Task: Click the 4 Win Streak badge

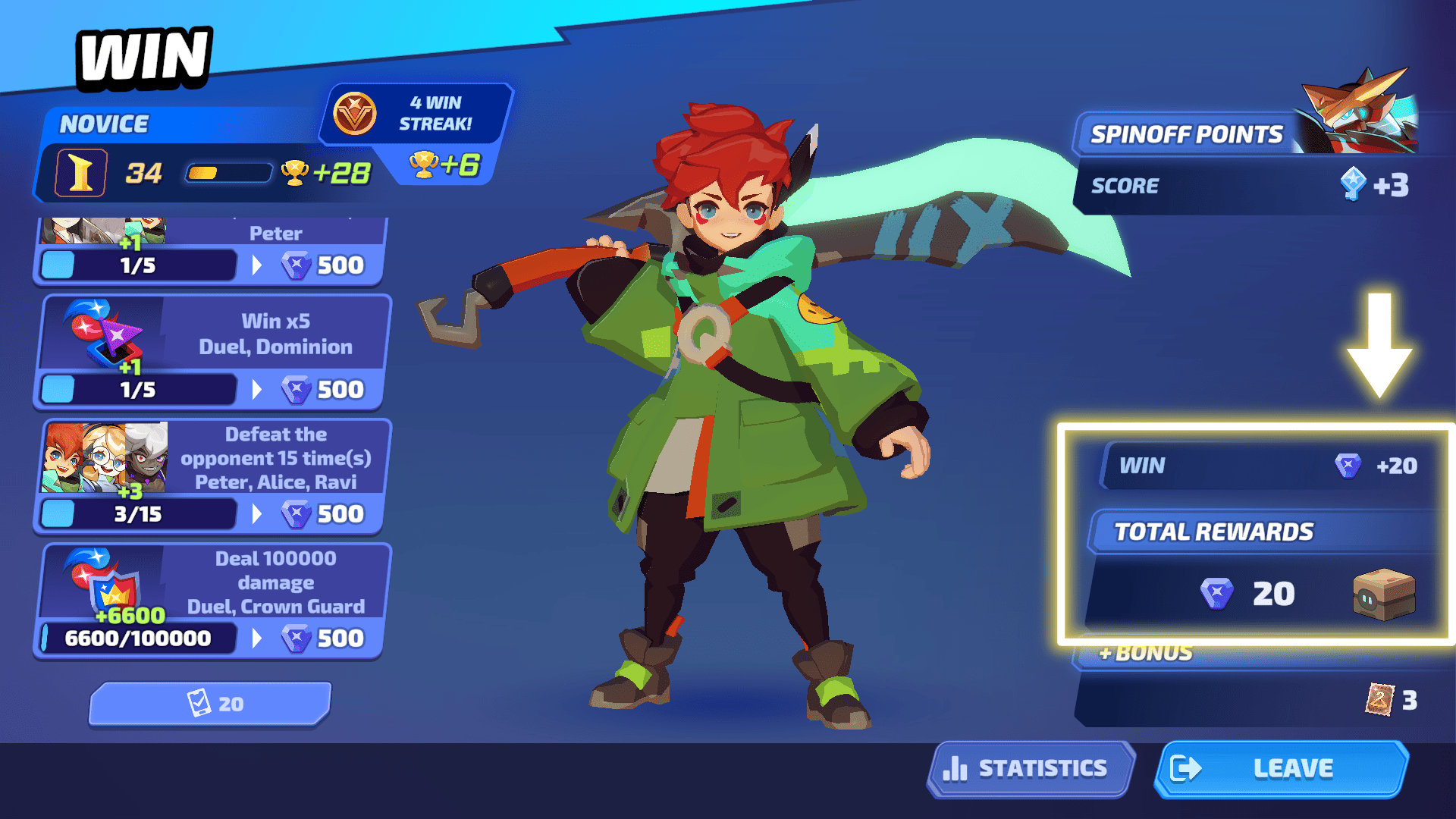Action: pyautogui.click(x=416, y=114)
